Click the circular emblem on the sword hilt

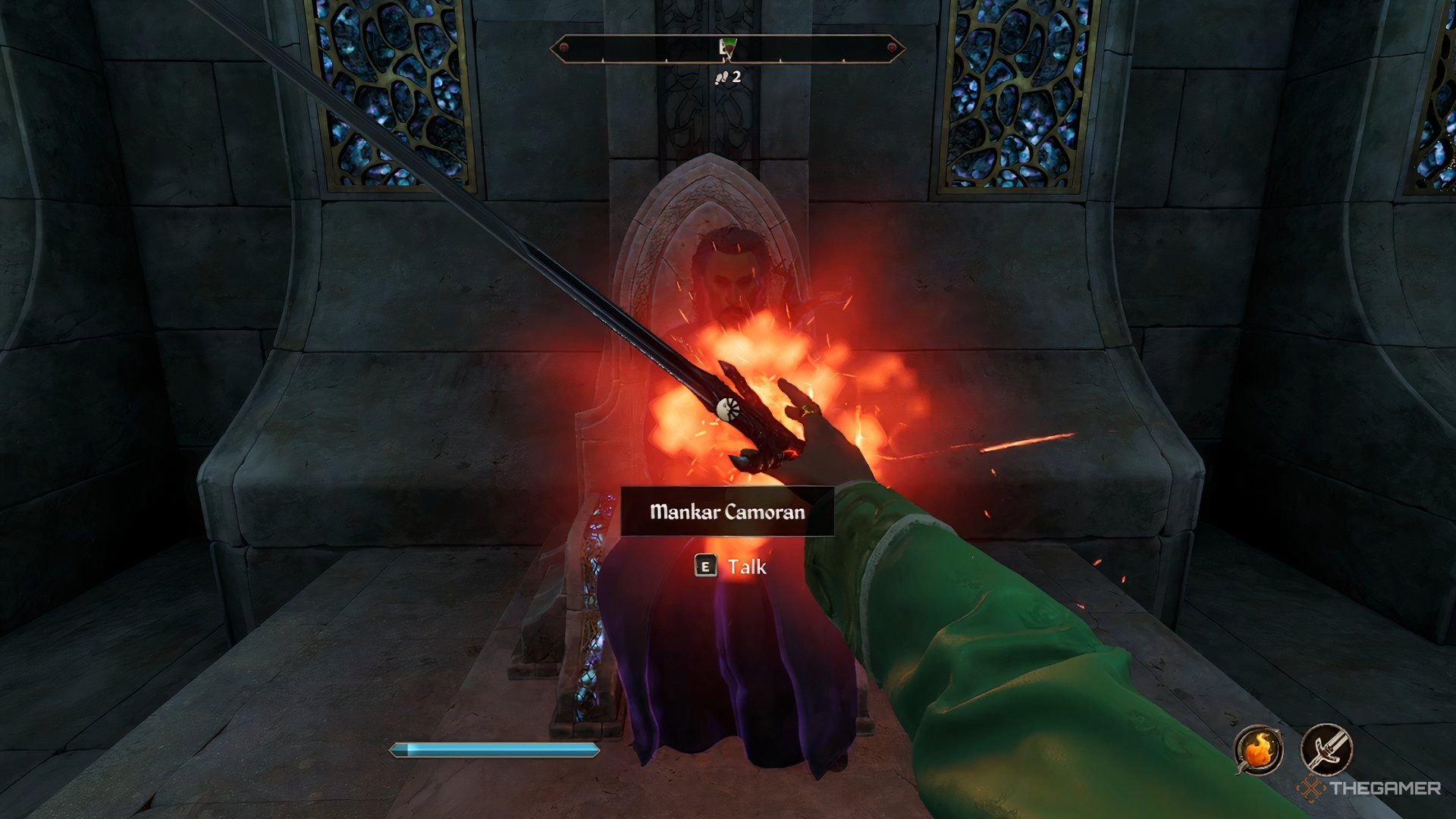727,409
